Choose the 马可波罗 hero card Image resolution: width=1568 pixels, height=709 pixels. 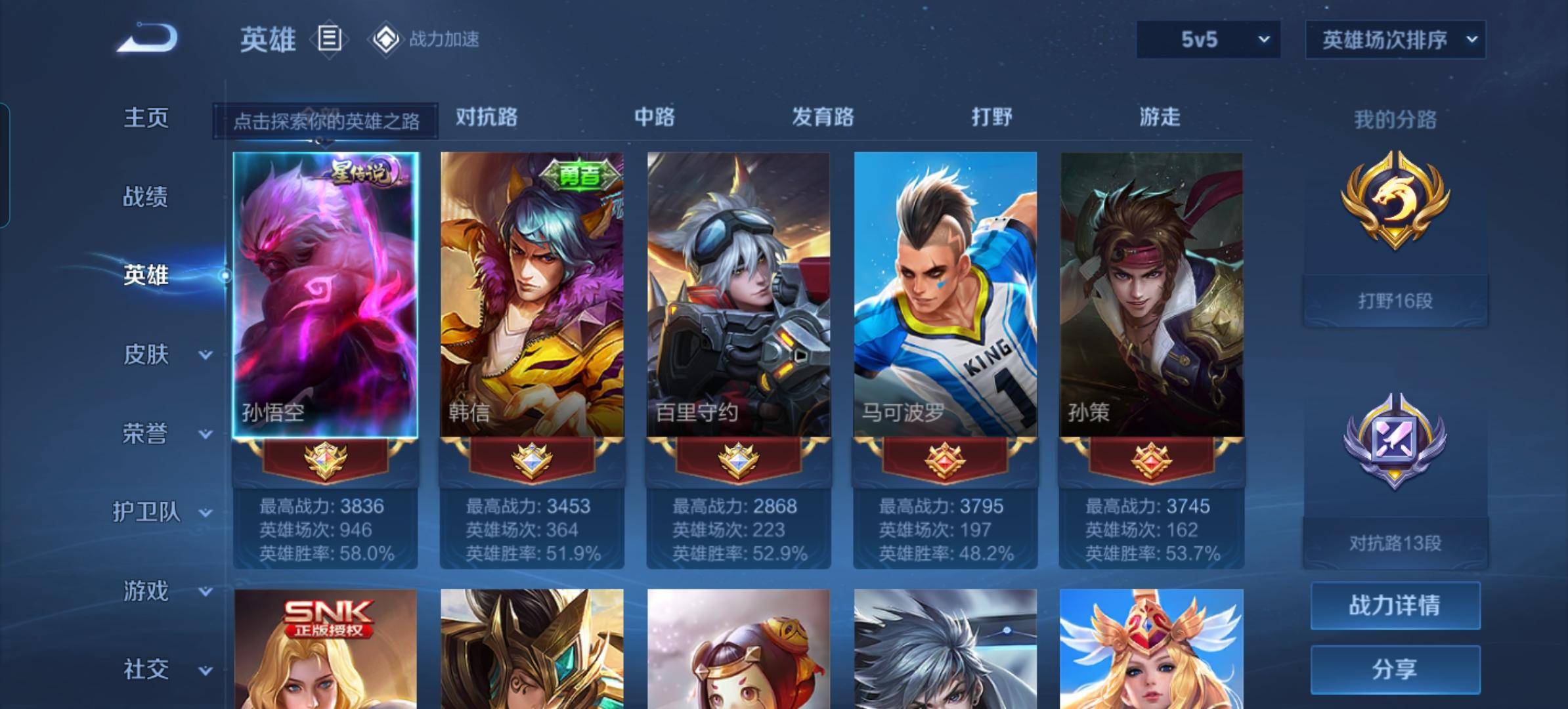945,295
